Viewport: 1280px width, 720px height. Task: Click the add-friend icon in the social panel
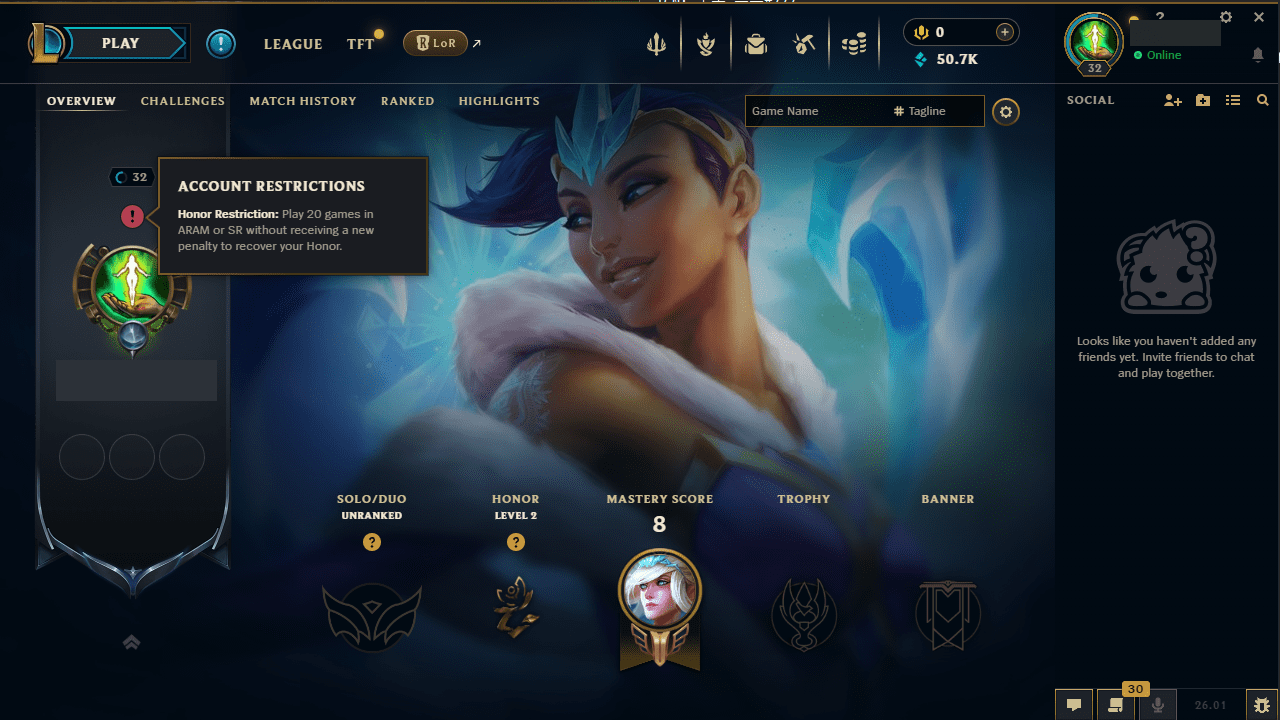[1172, 100]
